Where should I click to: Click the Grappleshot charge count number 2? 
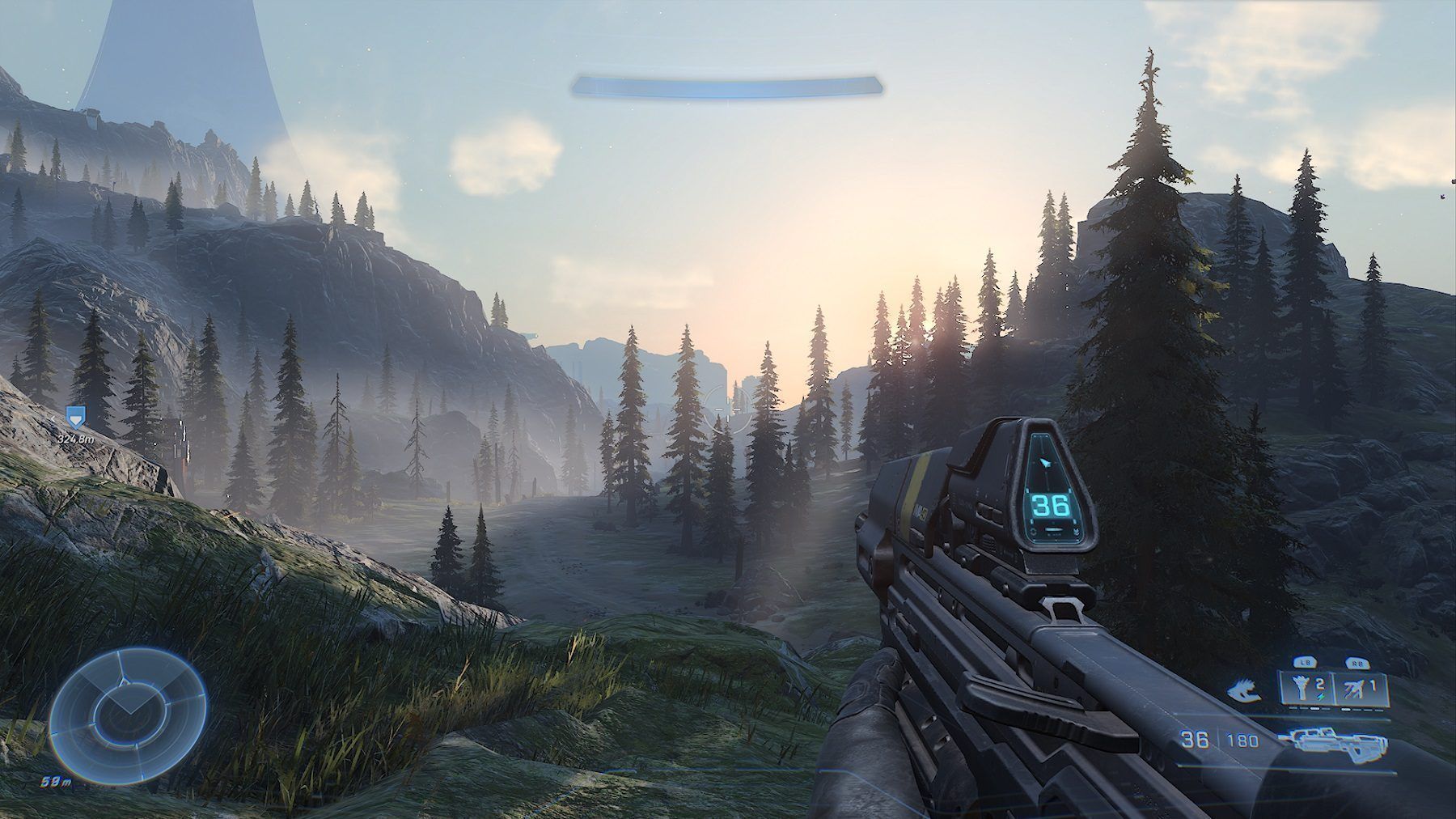(1319, 685)
